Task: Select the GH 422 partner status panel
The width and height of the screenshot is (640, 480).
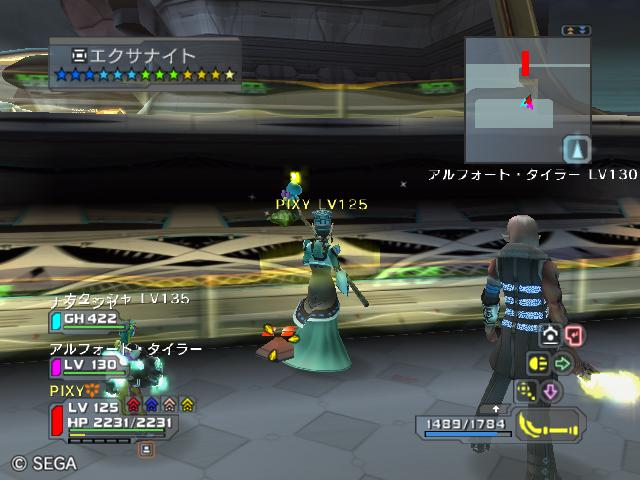Action: pyautogui.click(x=88, y=320)
